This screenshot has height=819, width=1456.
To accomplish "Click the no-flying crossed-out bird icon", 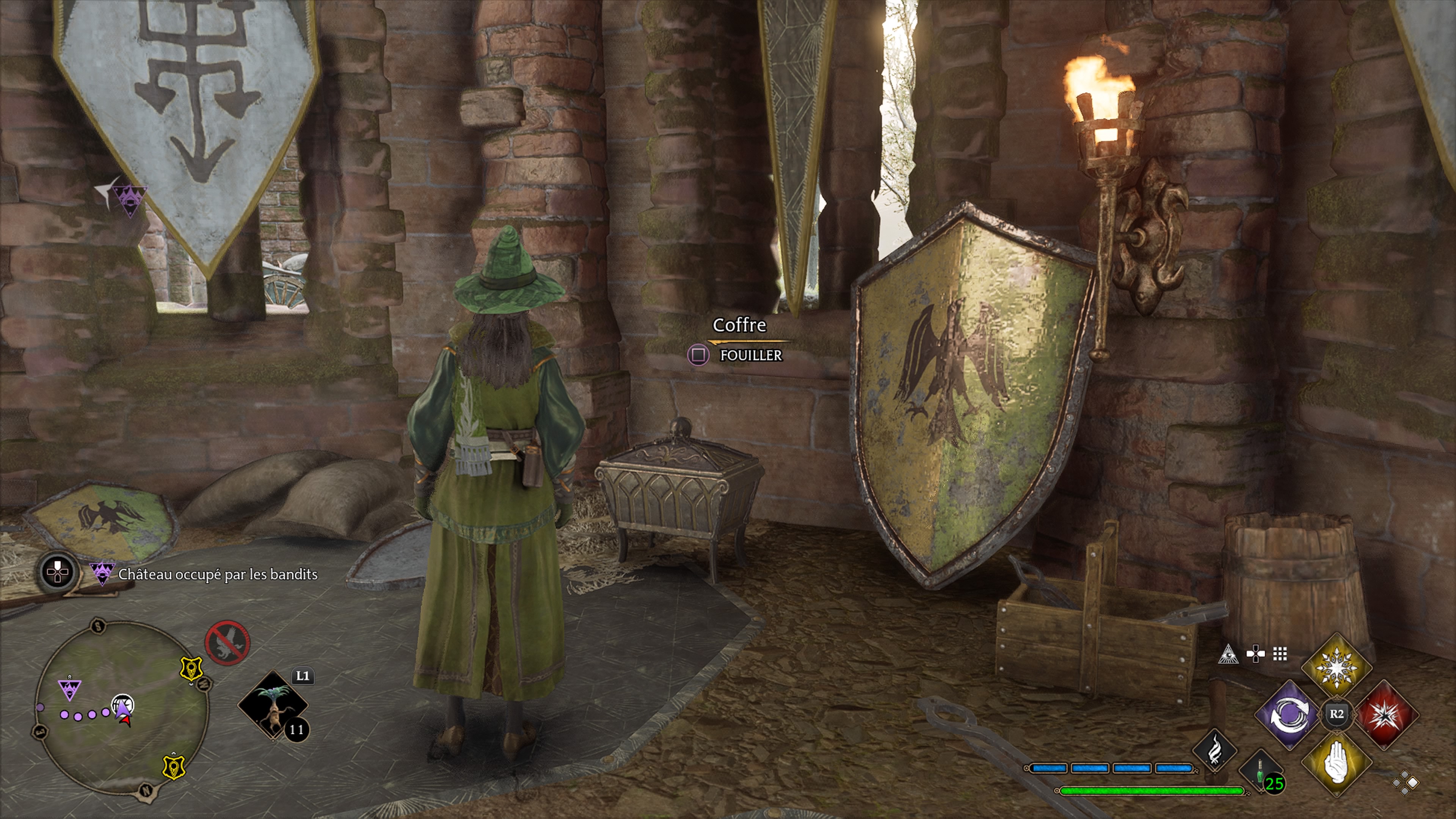I will pos(227,643).
